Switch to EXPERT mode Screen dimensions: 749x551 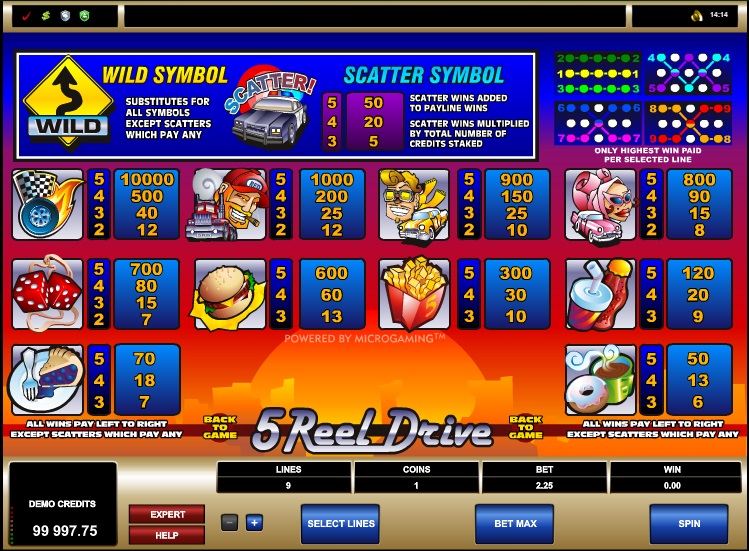(x=168, y=514)
